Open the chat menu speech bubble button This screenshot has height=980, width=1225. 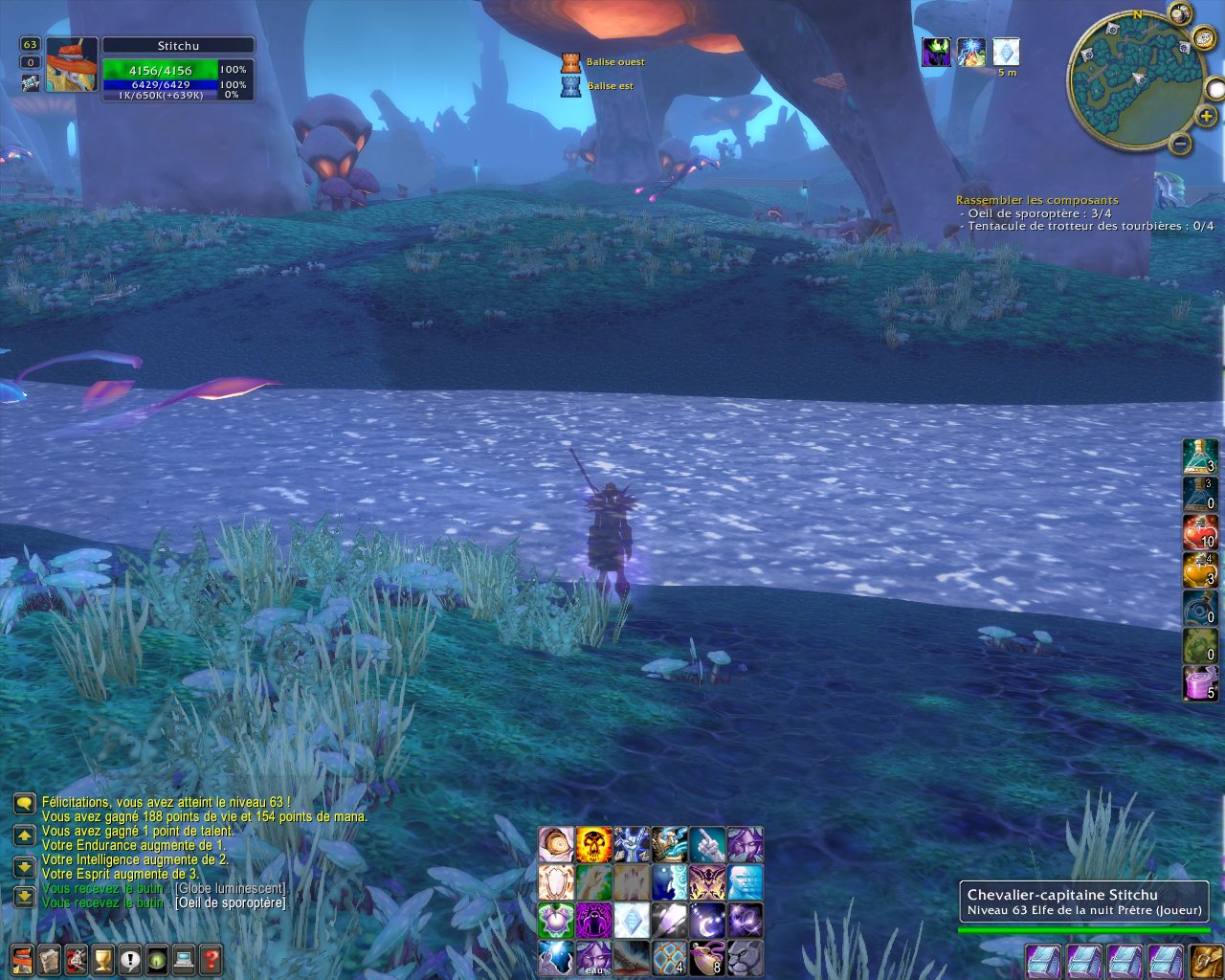pos(24,803)
